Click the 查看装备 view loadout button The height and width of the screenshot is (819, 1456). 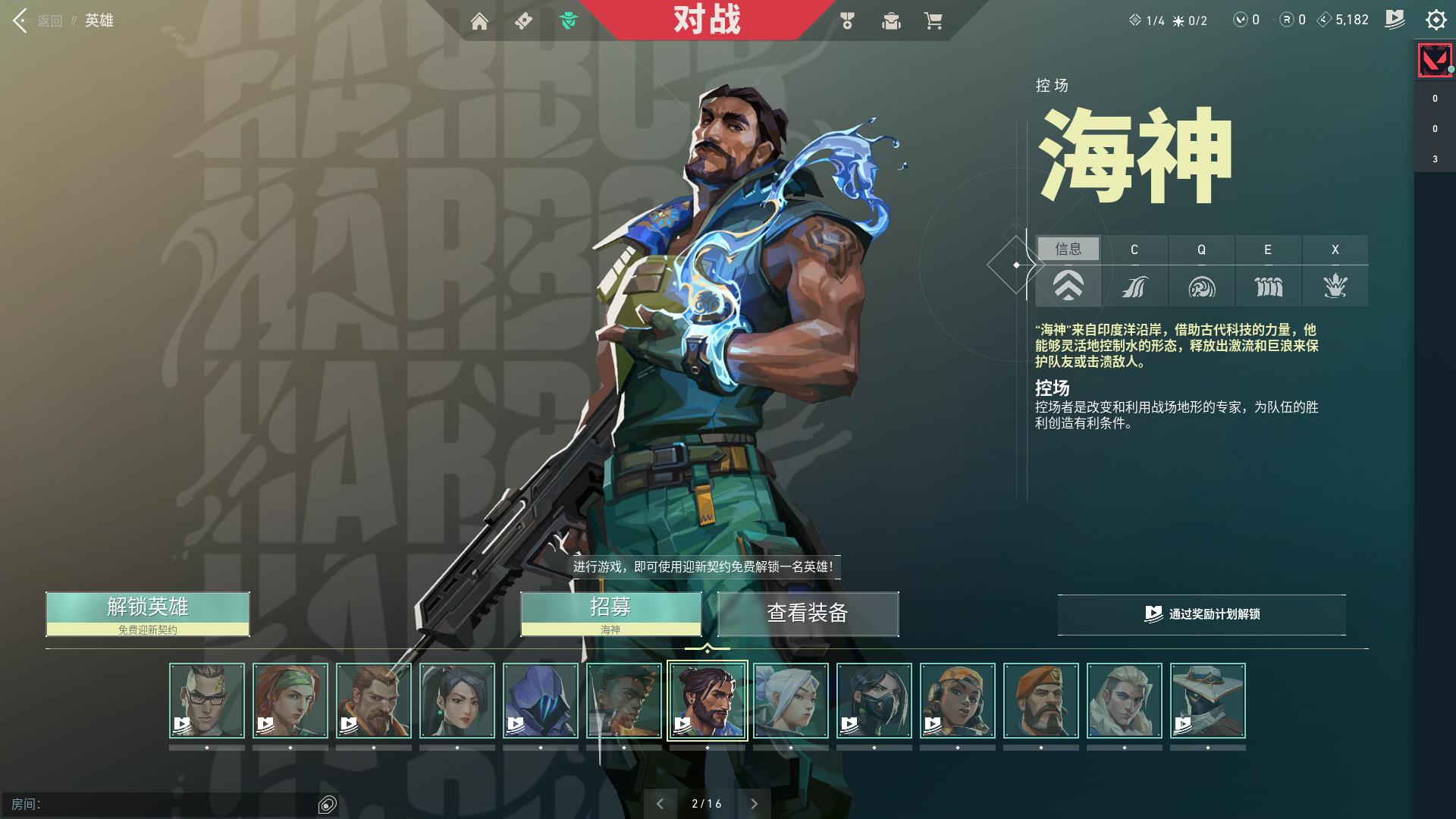pyautogui.click(x=807, y=614)
